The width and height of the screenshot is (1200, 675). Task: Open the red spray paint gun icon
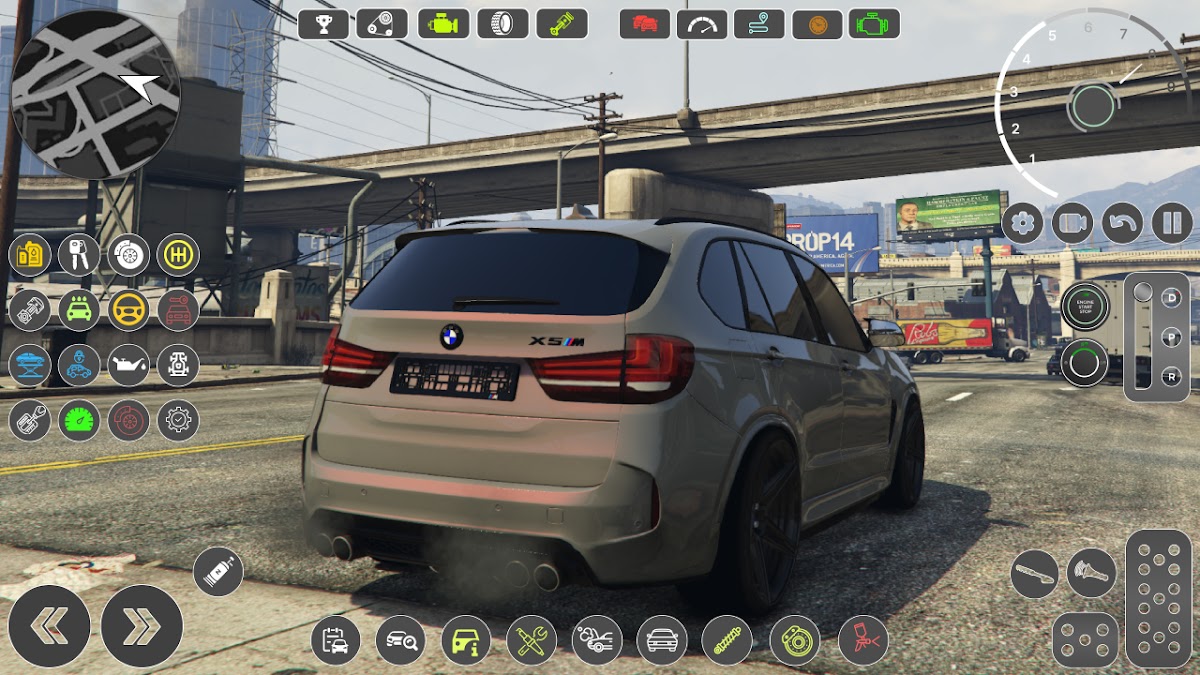[862, 640]
